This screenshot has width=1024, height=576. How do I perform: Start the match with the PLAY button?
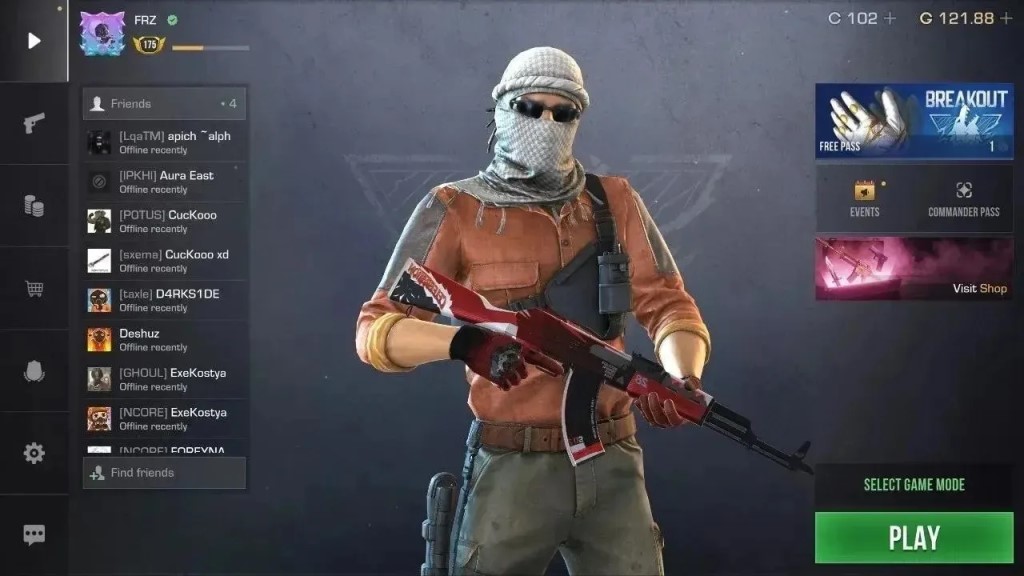tap(914, 538)
